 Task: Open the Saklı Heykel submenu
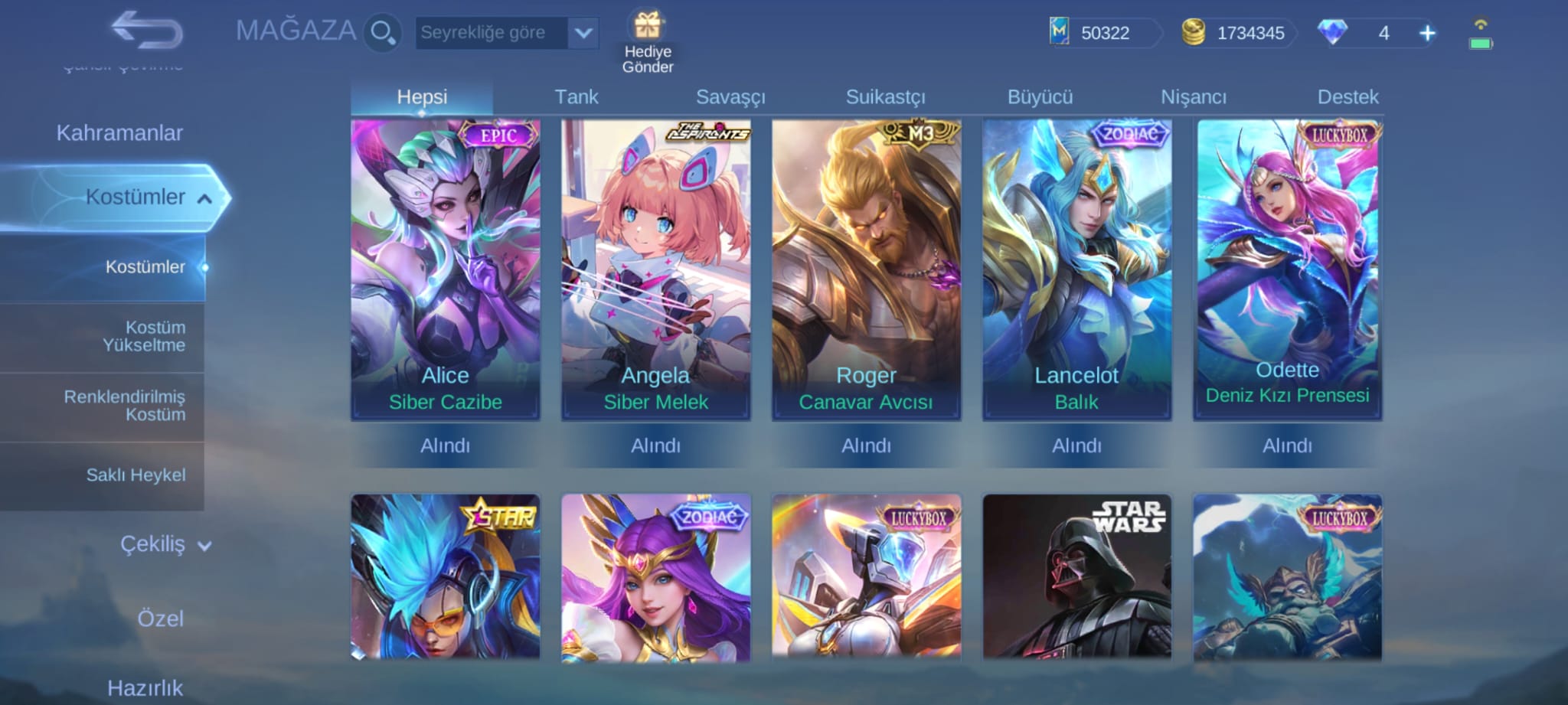pyautogui.click(x=136, y=475)
